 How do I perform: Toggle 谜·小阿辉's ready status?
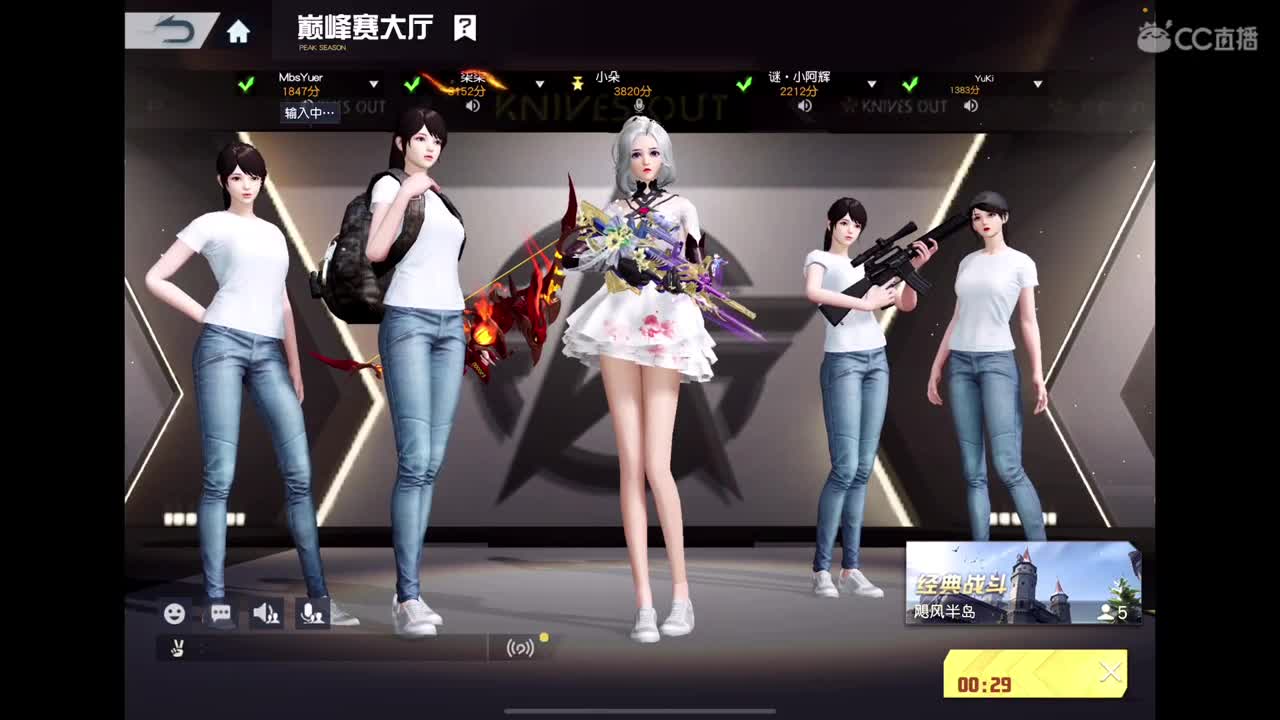pos(742,87)
